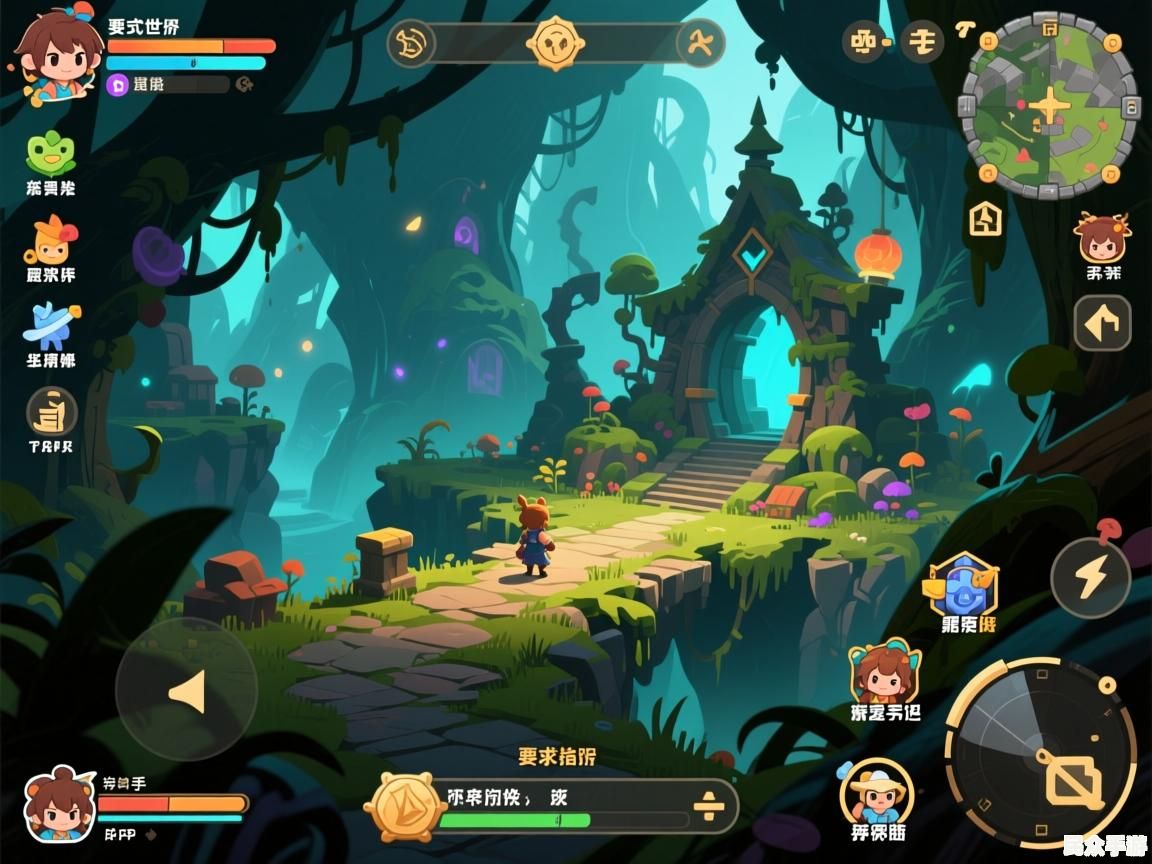This screenshot has width=1152, height=864.
Task: Tap the large circular attack button
Action: [1040, 754]
